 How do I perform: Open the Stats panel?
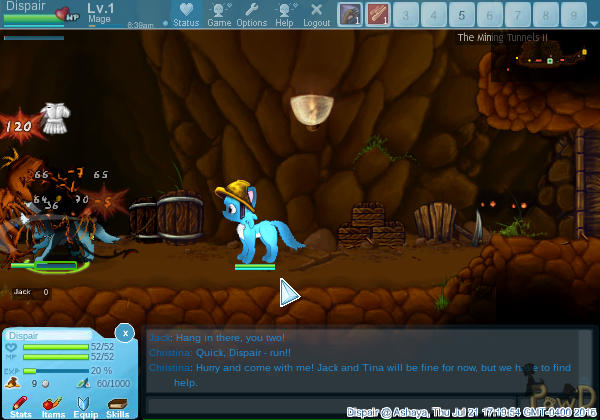tap(21, 404)
